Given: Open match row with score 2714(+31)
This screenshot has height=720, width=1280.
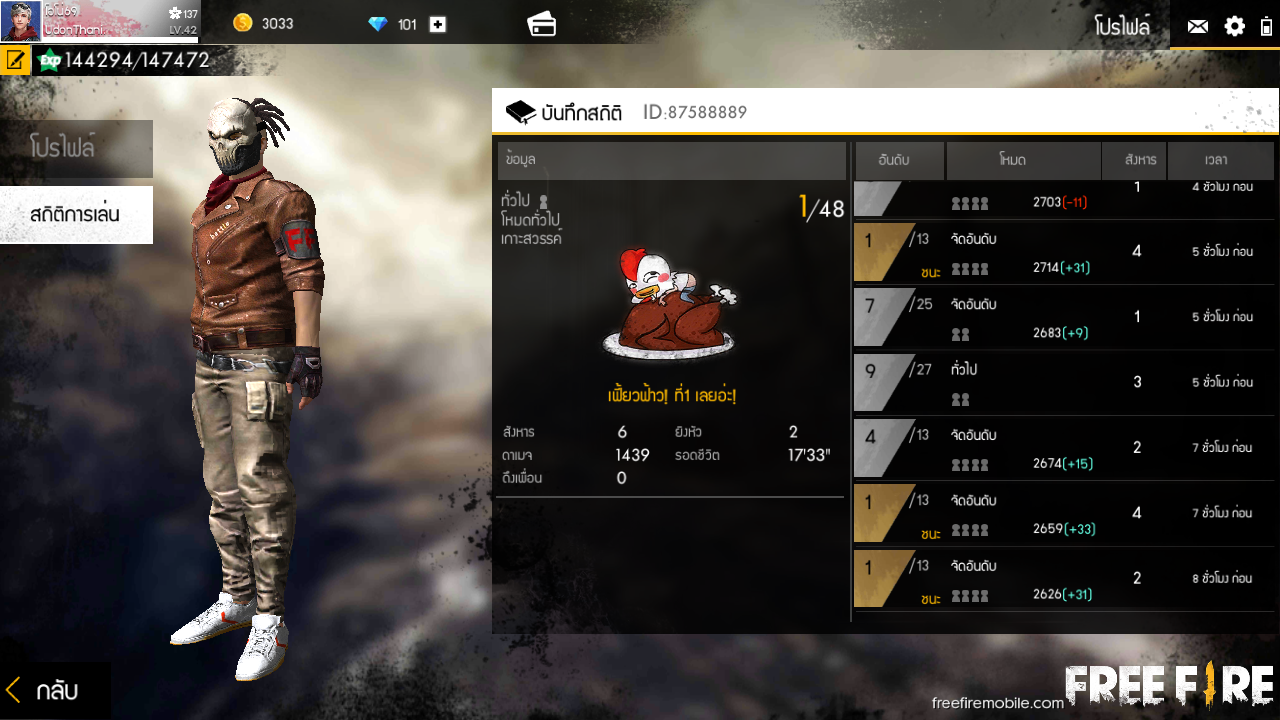Looking at the screenshot, I should coord(1064,252).
